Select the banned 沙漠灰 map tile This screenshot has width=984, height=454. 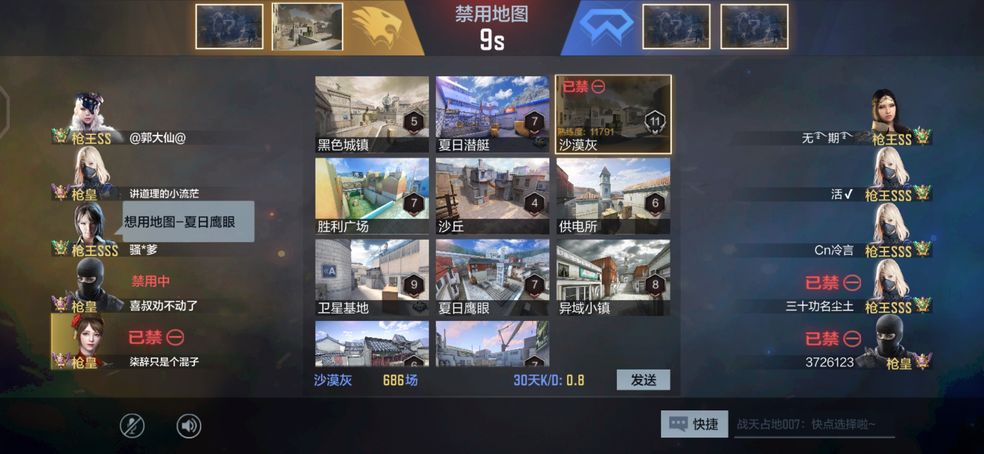[613, 113]
